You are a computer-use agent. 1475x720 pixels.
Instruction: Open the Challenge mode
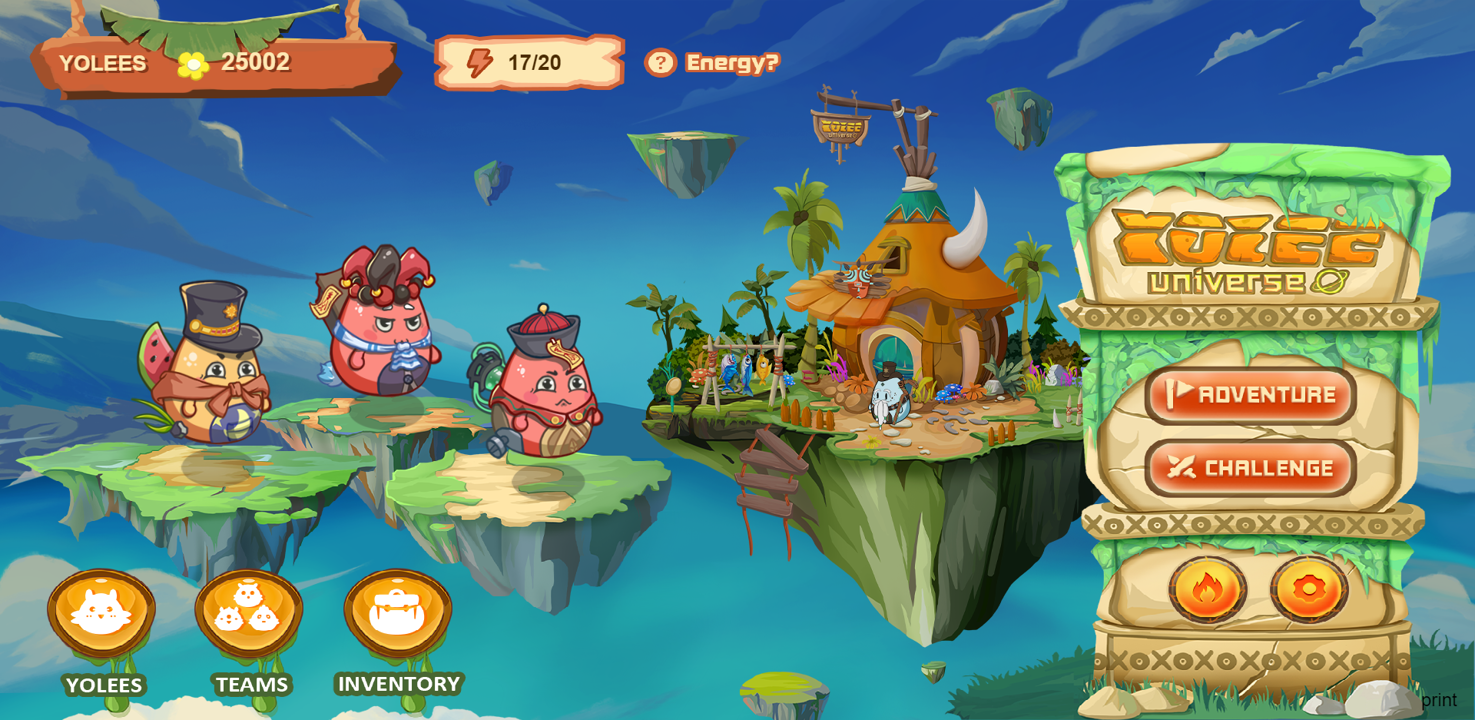[1250, 468]
